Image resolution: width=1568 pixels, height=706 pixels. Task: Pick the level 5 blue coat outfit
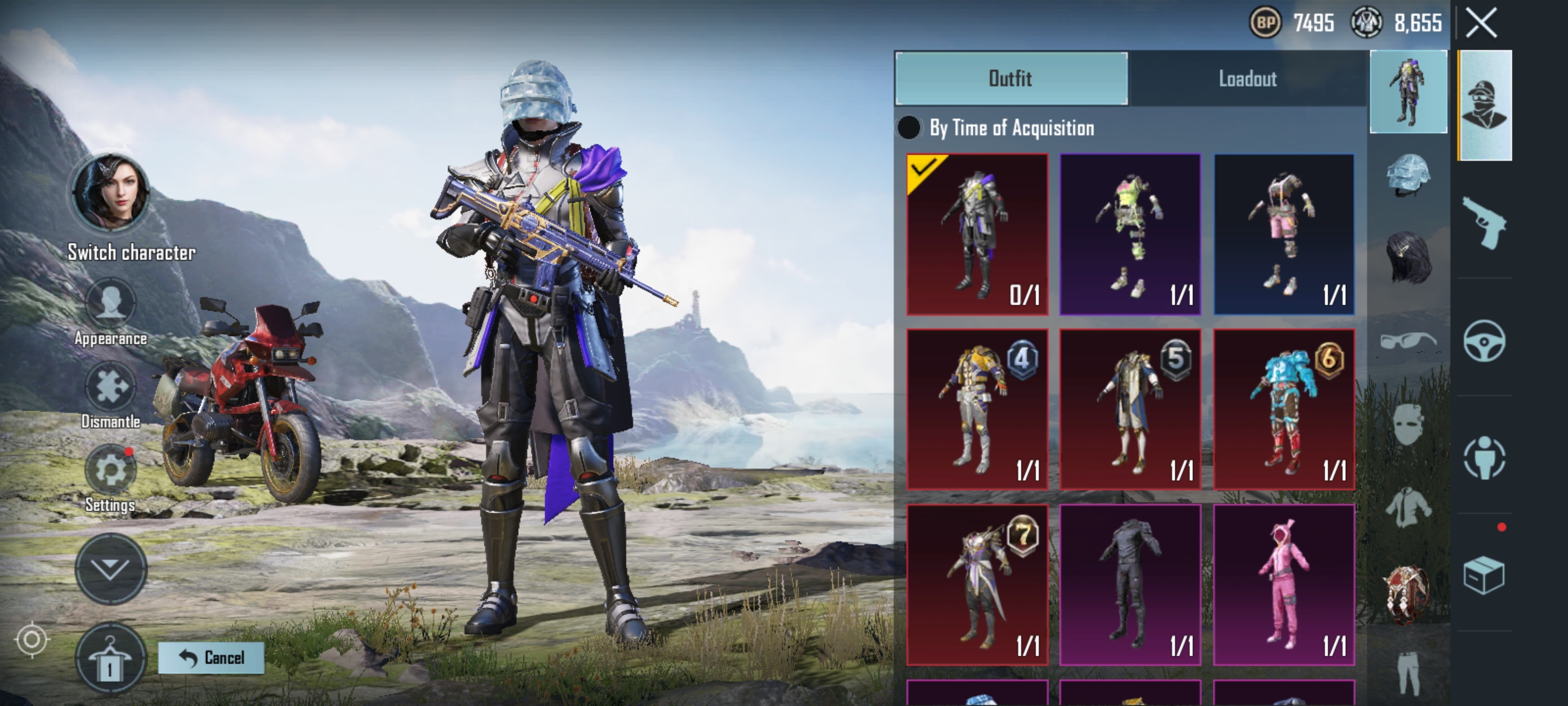click(1130, 409)
